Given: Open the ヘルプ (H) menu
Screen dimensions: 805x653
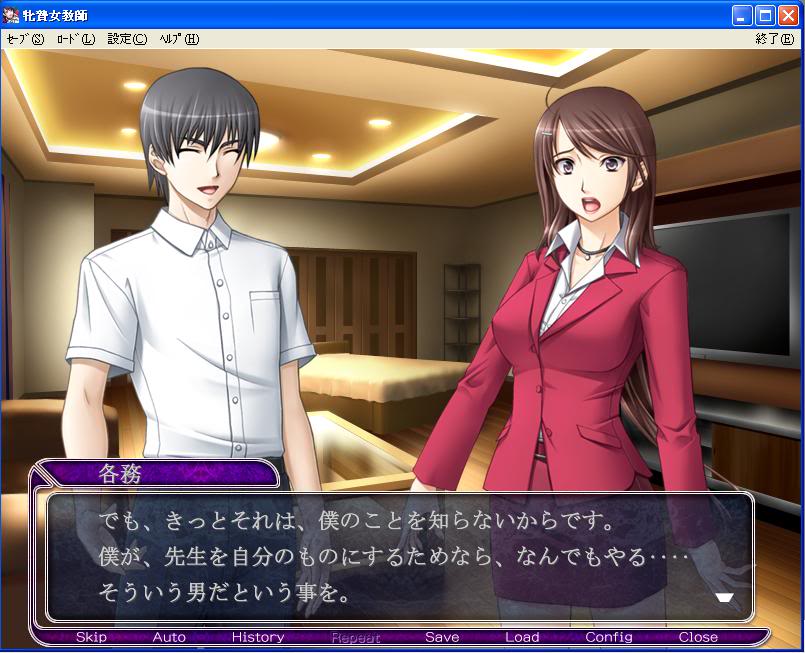Looking at the screenshot, I should [178, 39].
